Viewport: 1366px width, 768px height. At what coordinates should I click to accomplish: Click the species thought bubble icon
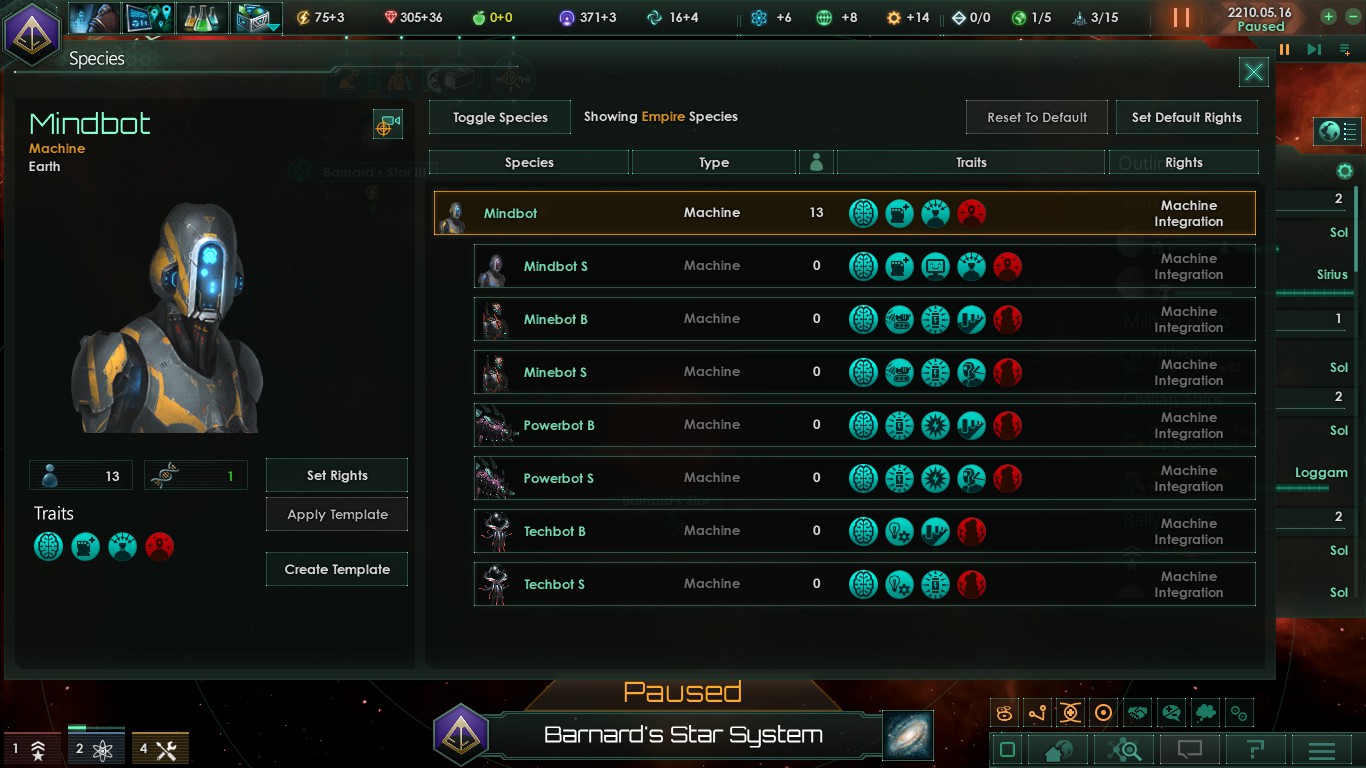(1206, 712)
